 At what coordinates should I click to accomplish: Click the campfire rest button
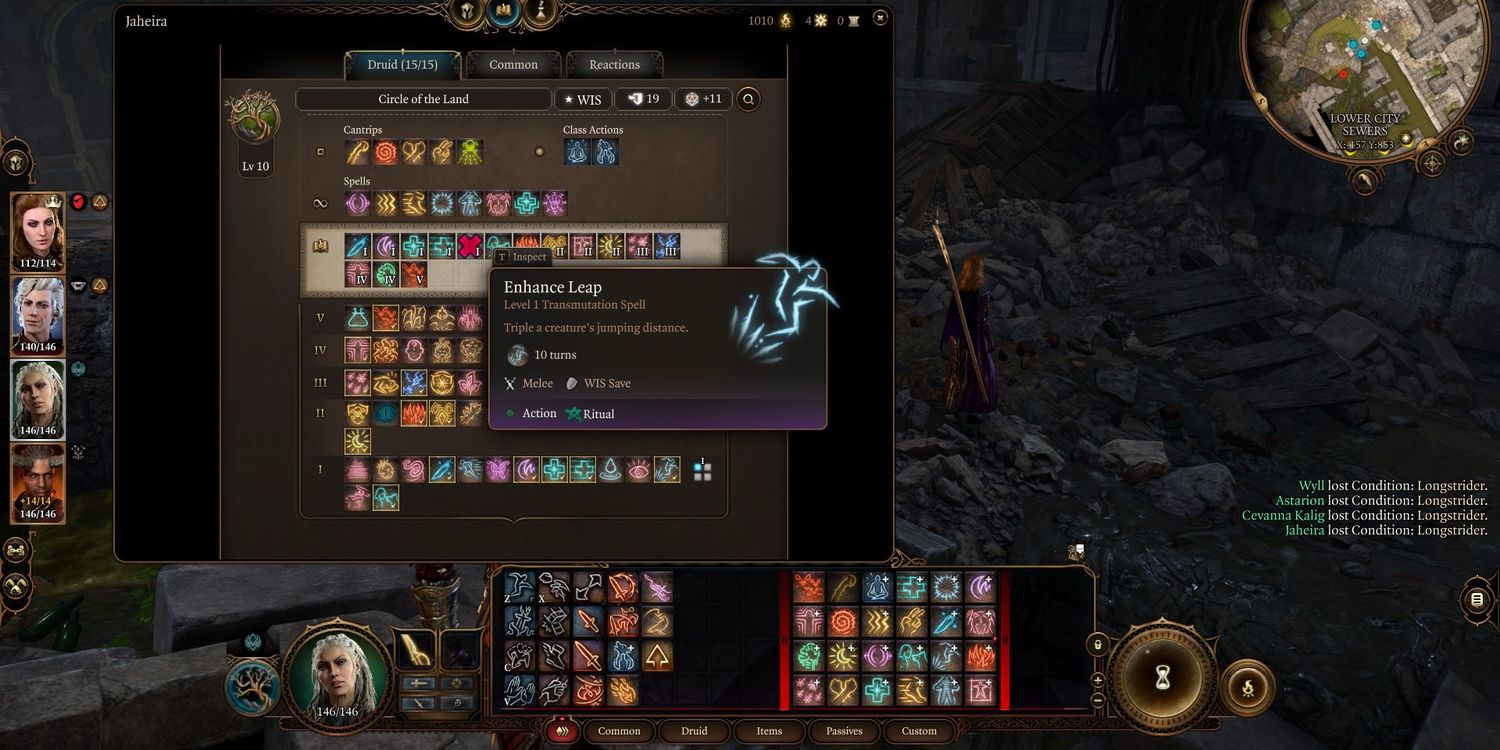click(x=1248, y=687)
